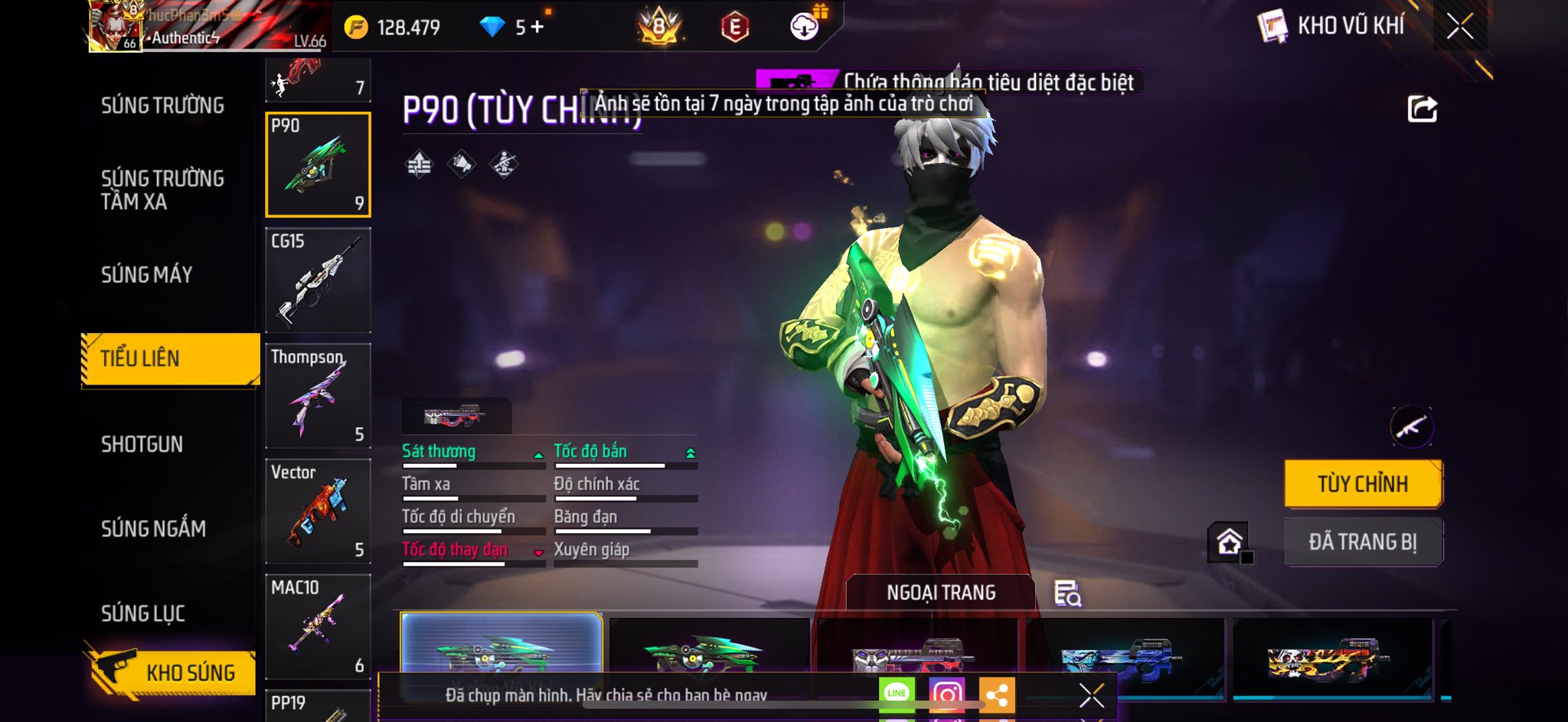Open the Súng Lục category

143,614
